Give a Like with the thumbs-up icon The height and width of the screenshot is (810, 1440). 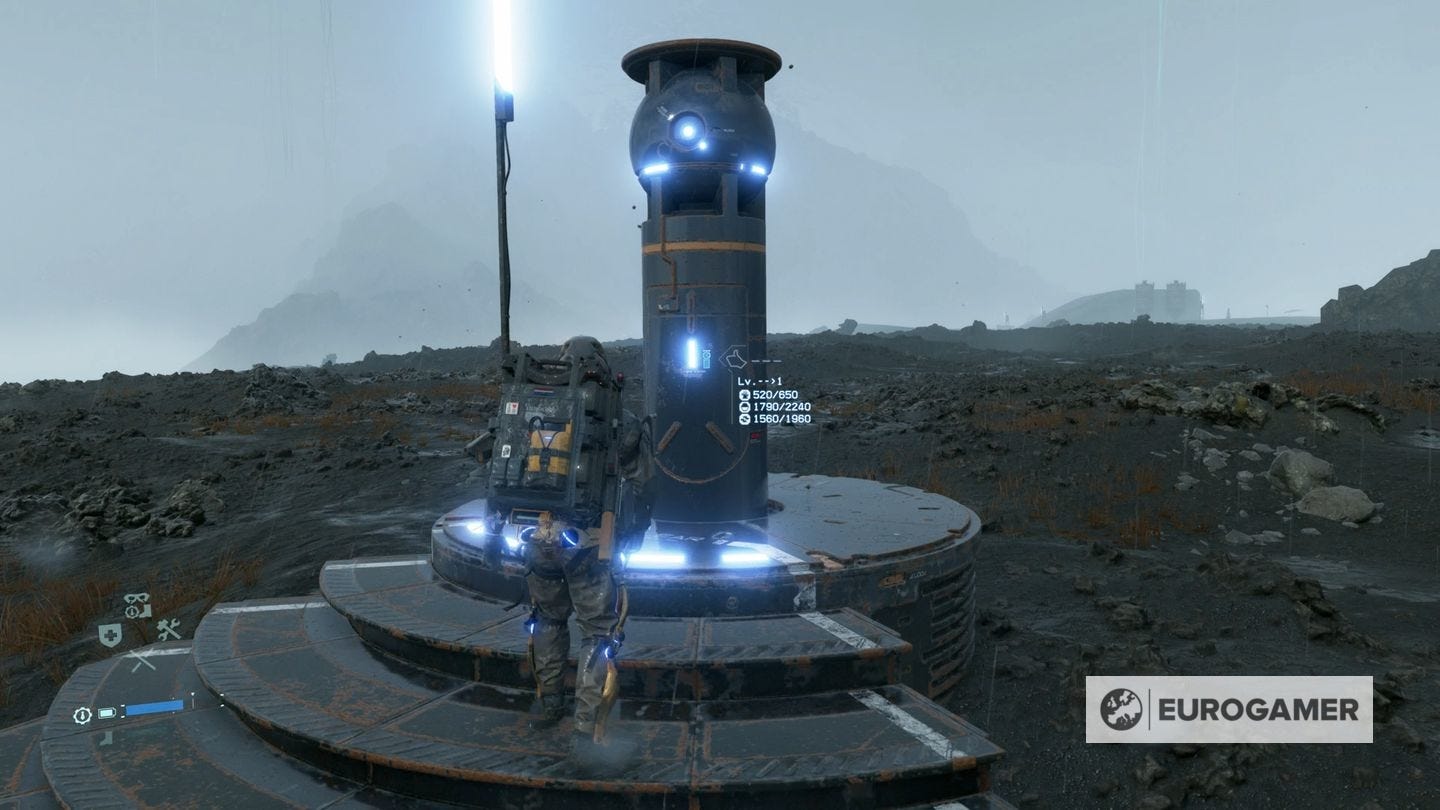pyautogui.click(x=735, y=357)
